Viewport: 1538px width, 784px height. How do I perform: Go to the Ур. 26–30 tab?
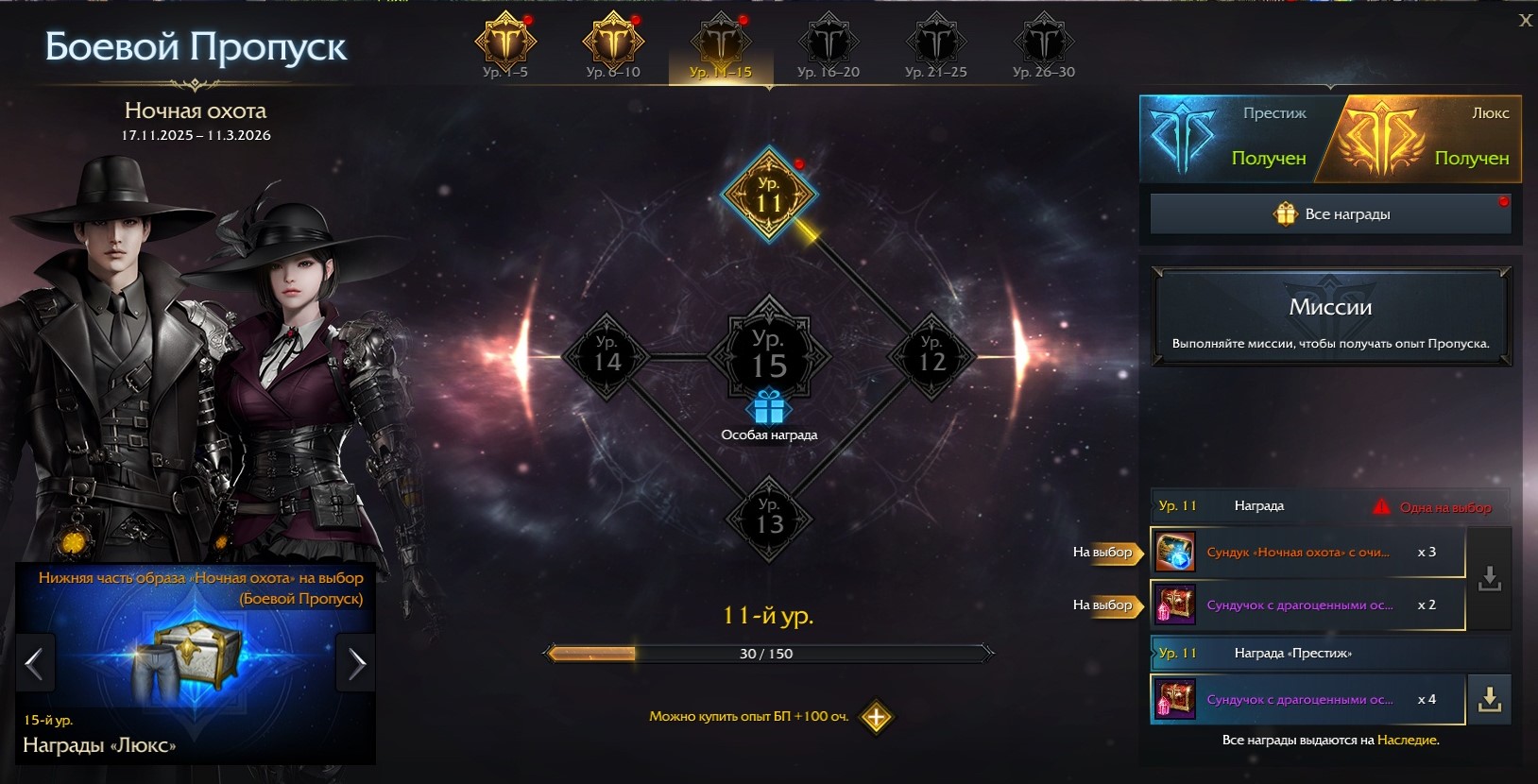[1044, 46]
